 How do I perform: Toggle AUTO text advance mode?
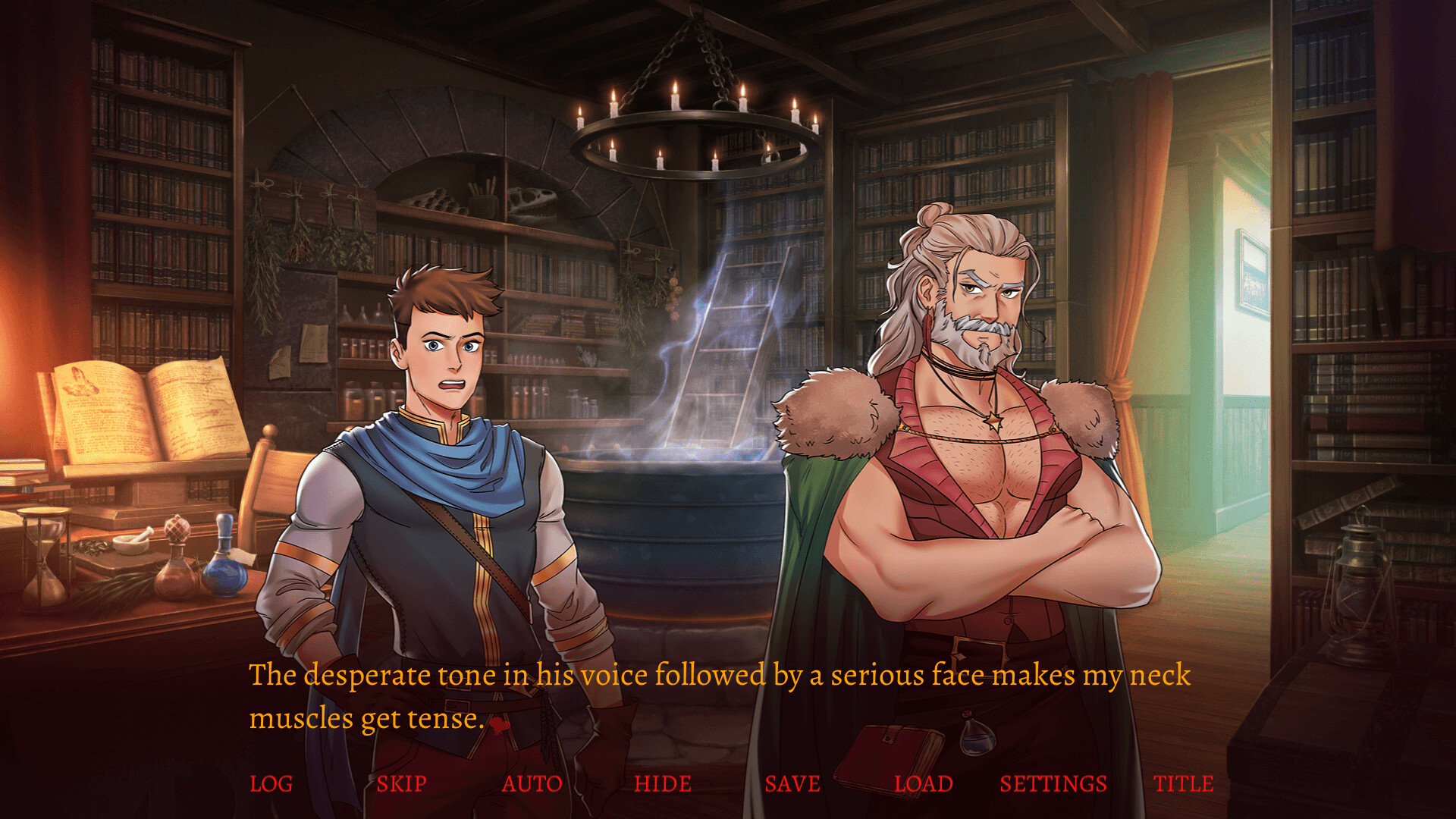[532, 784]
